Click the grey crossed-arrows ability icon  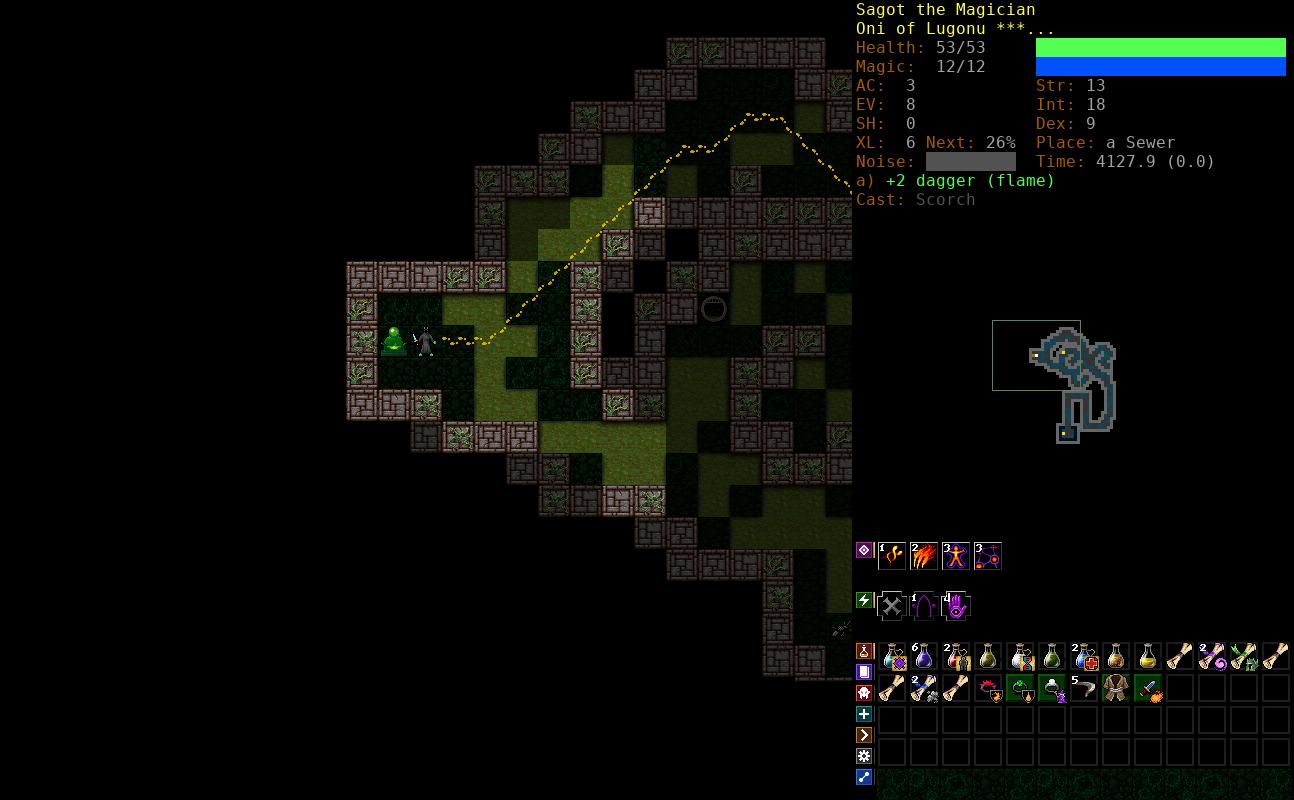pyautogui.click(x=891, y=606)
